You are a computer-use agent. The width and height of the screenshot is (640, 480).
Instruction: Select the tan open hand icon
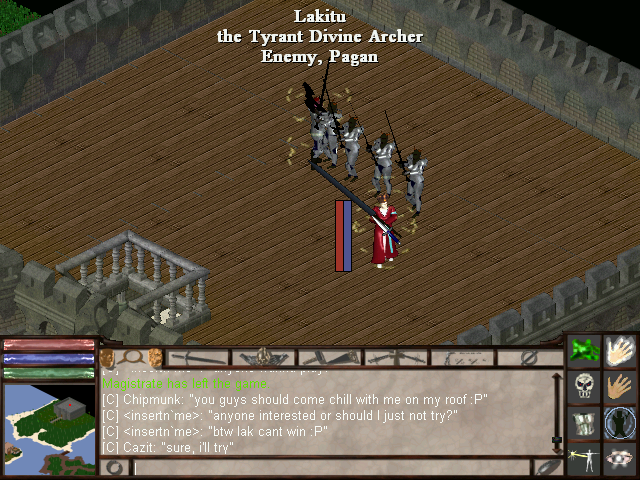click(622, 386)
